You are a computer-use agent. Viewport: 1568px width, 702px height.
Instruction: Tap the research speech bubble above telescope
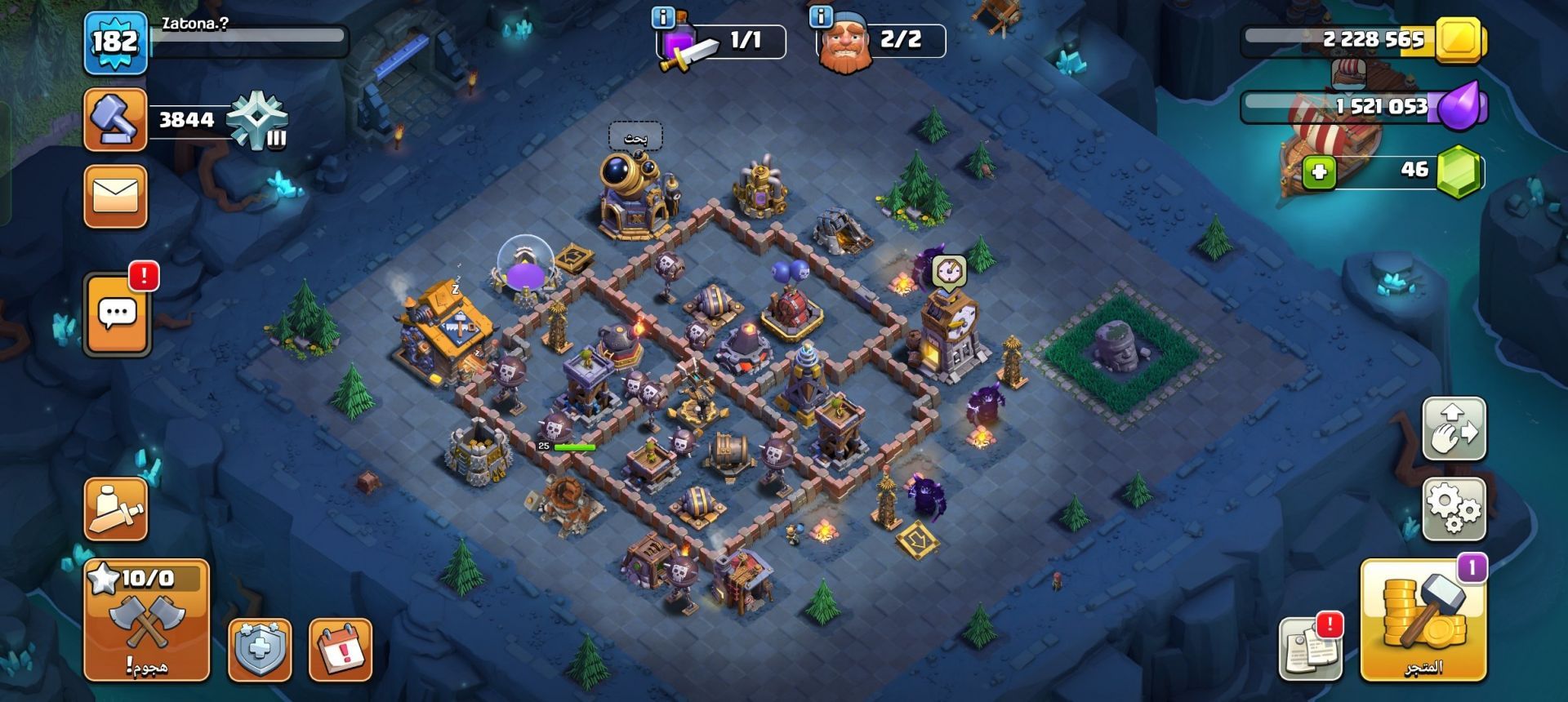[635, 138]
